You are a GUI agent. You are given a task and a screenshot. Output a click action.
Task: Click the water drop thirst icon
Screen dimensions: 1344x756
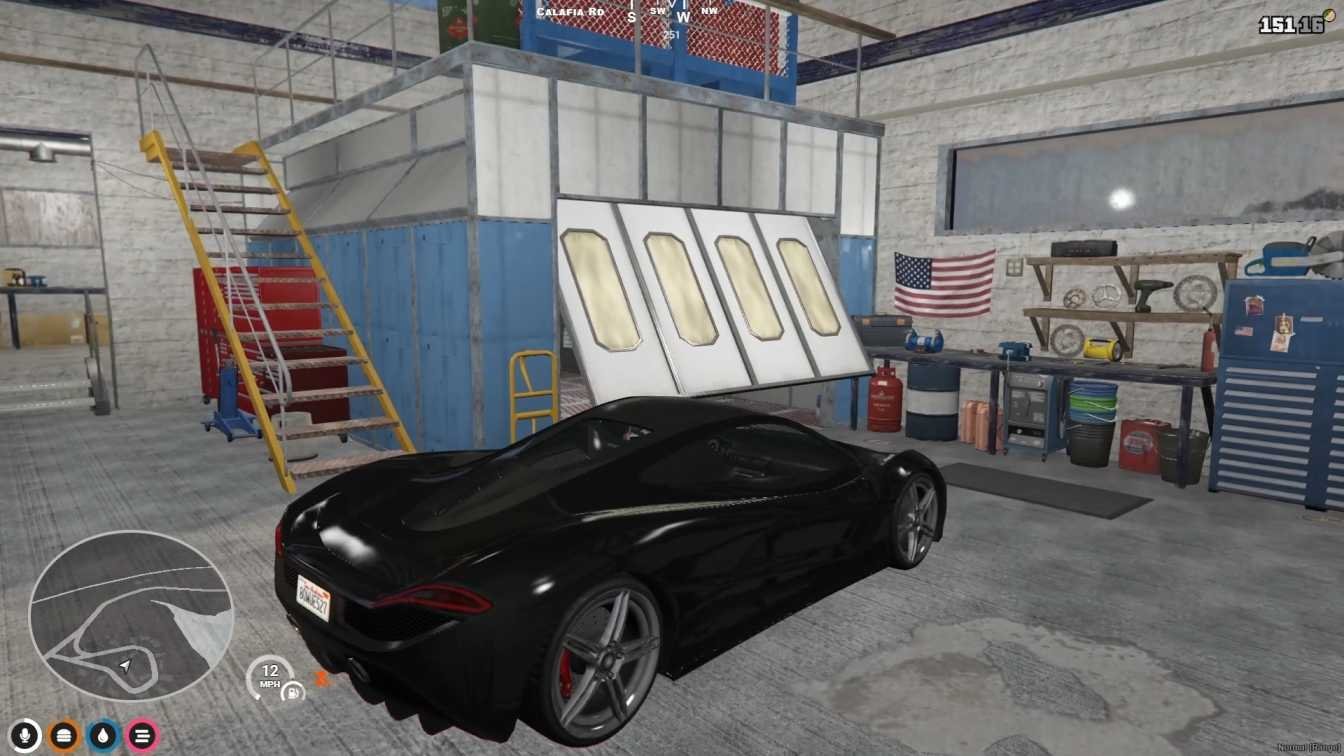coord(103,736)
